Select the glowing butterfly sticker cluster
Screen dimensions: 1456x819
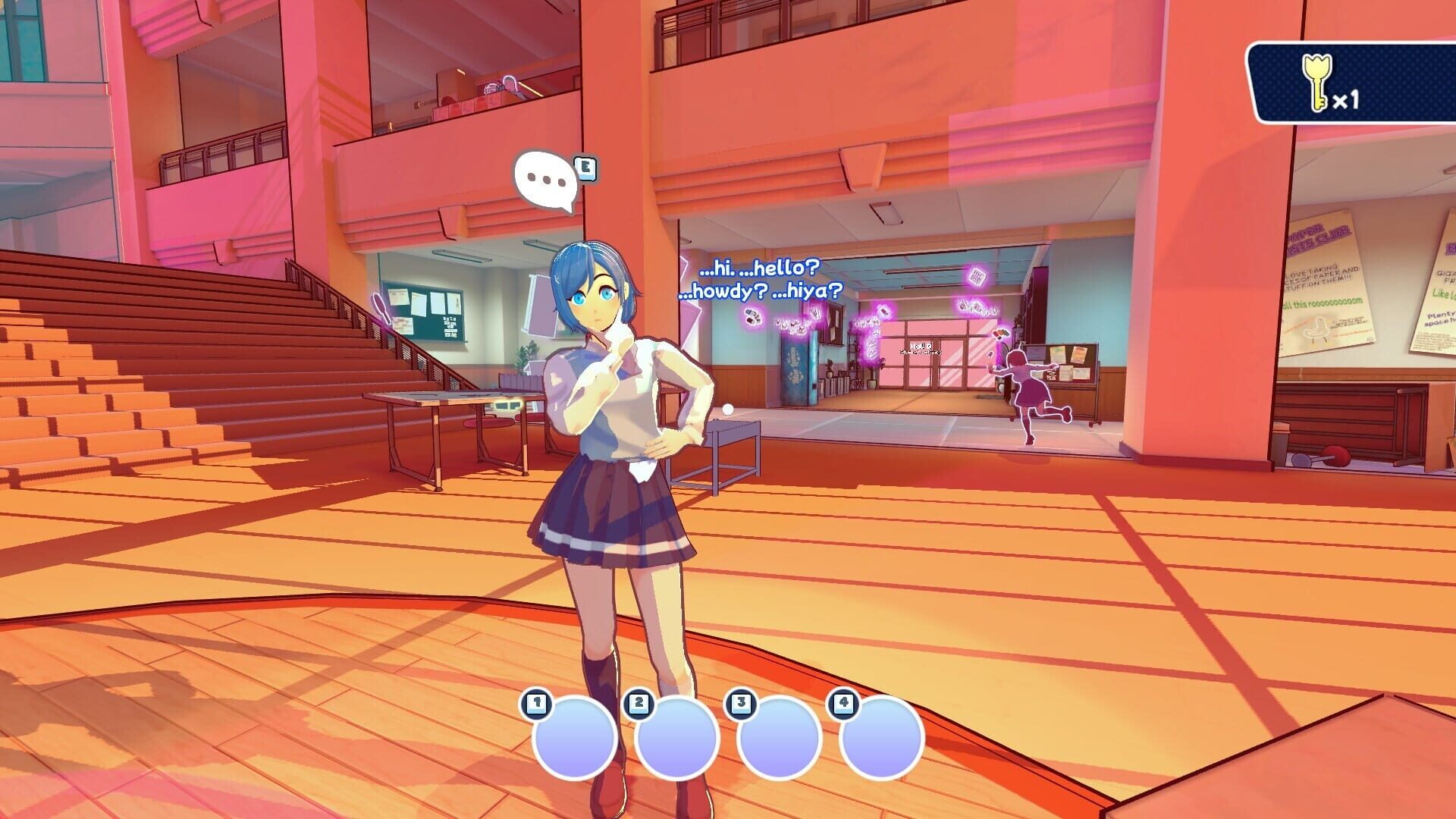(790, 325)
